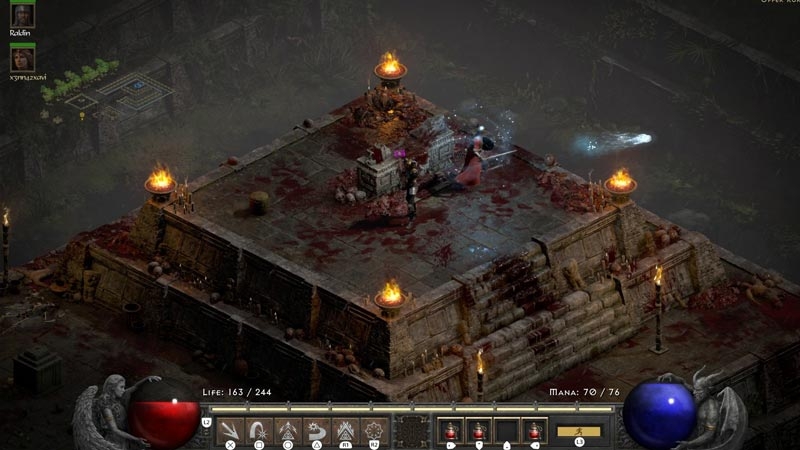
Task: Click the automap overlay
Action: click(120, 95)
